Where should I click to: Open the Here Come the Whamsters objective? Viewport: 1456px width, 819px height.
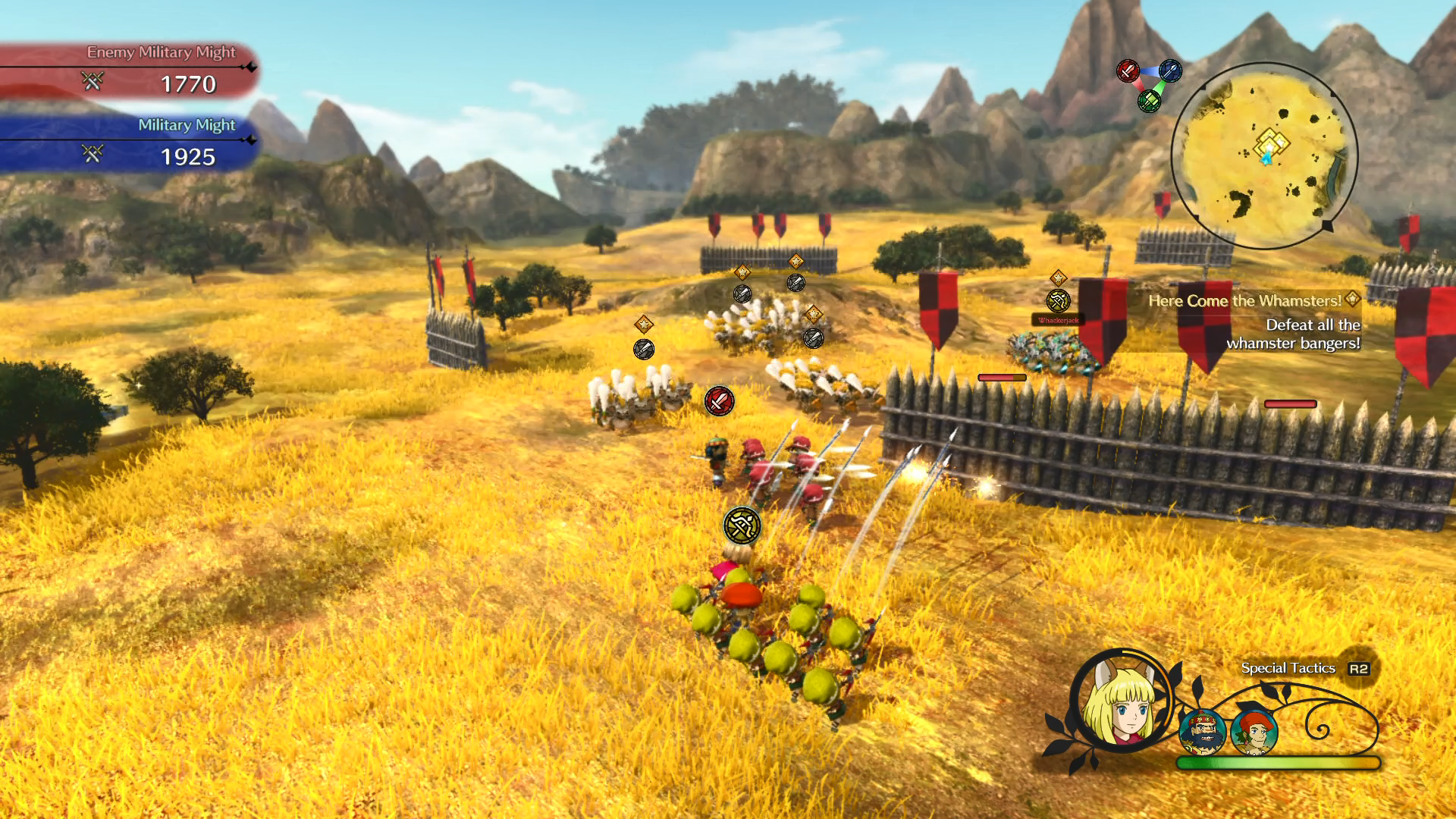click(1244, 301)
